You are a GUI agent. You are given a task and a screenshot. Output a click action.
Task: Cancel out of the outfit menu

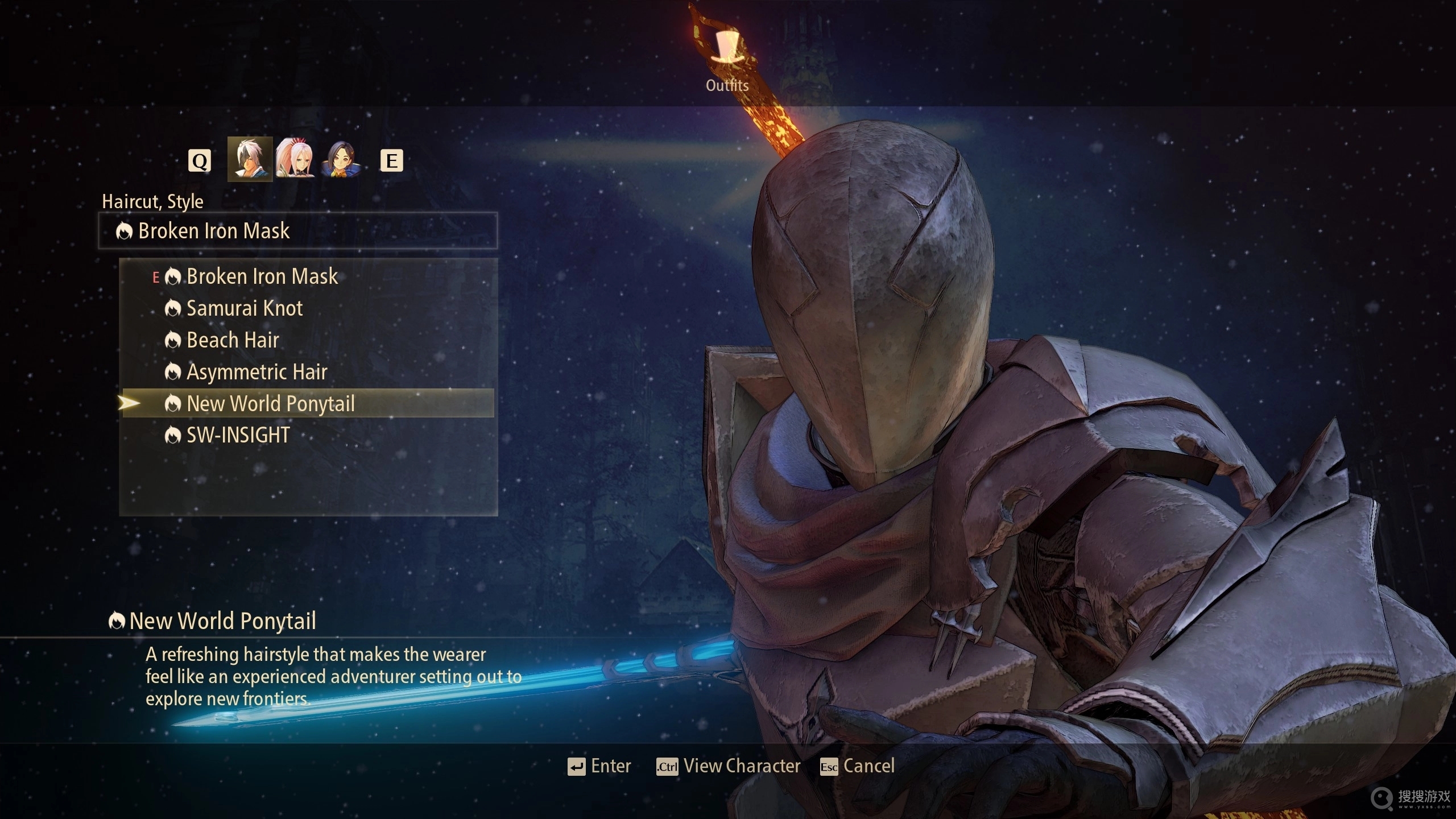(857, 767)
